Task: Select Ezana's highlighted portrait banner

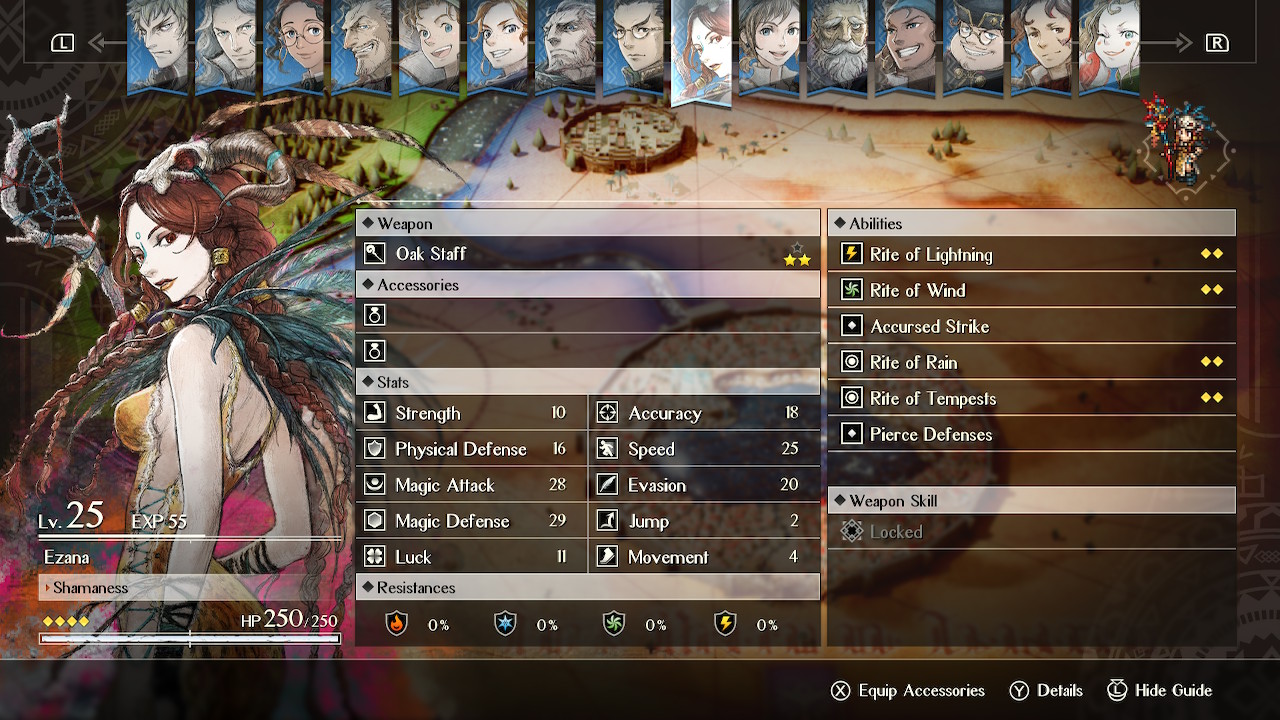Action: point(702,50)
